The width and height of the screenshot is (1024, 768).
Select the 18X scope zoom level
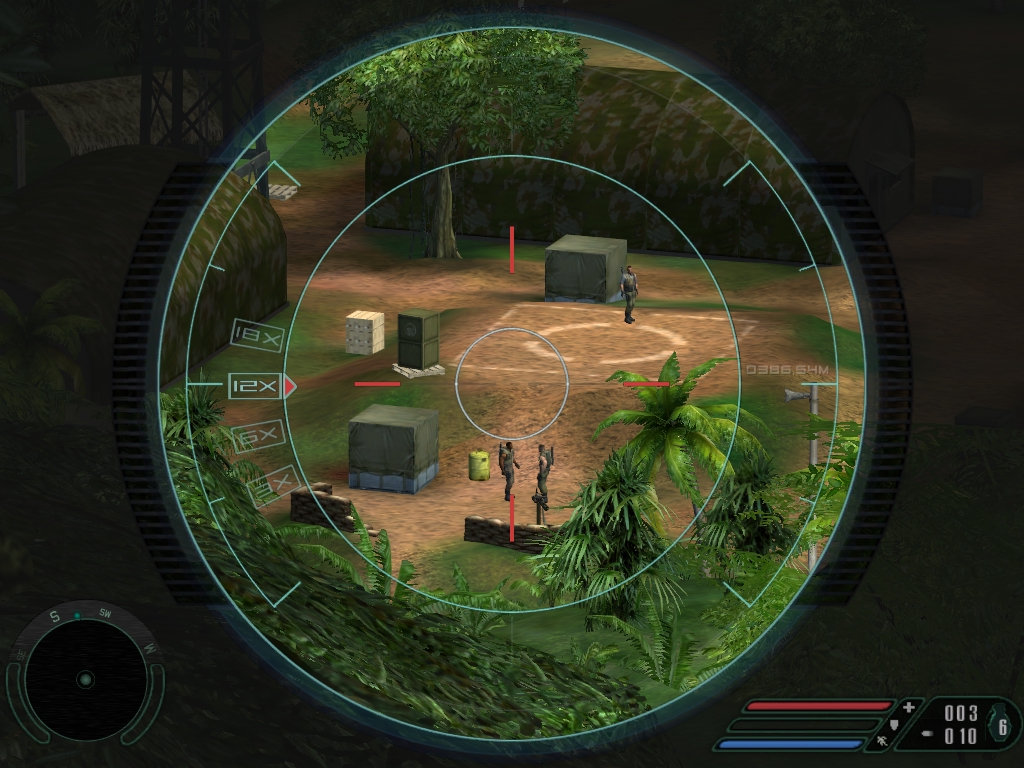point(255,333)
